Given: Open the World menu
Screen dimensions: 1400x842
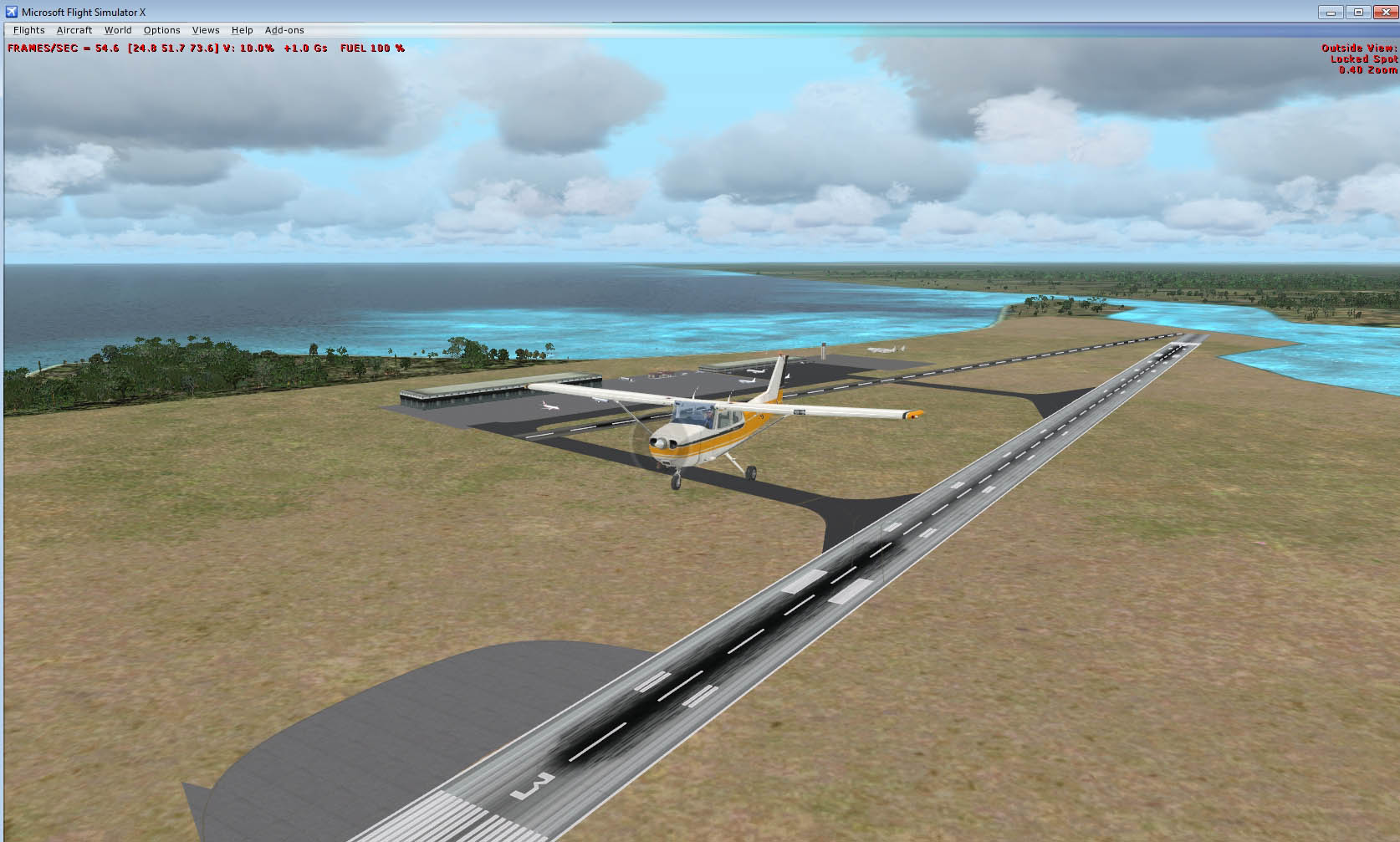Looking at the screenshot, I should pos(118,30).
